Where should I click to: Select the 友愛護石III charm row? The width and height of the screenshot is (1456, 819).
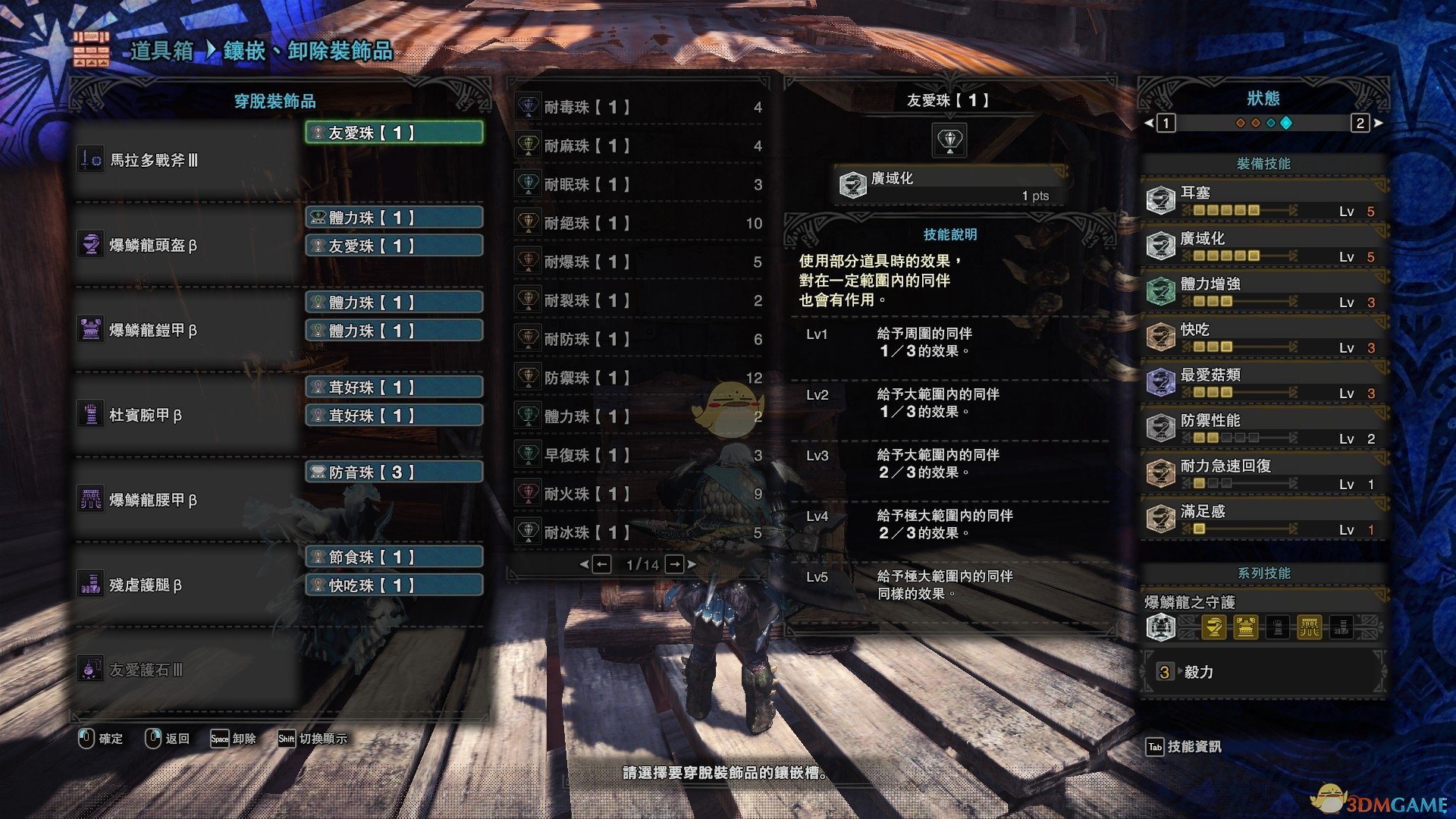click(186, 670)
